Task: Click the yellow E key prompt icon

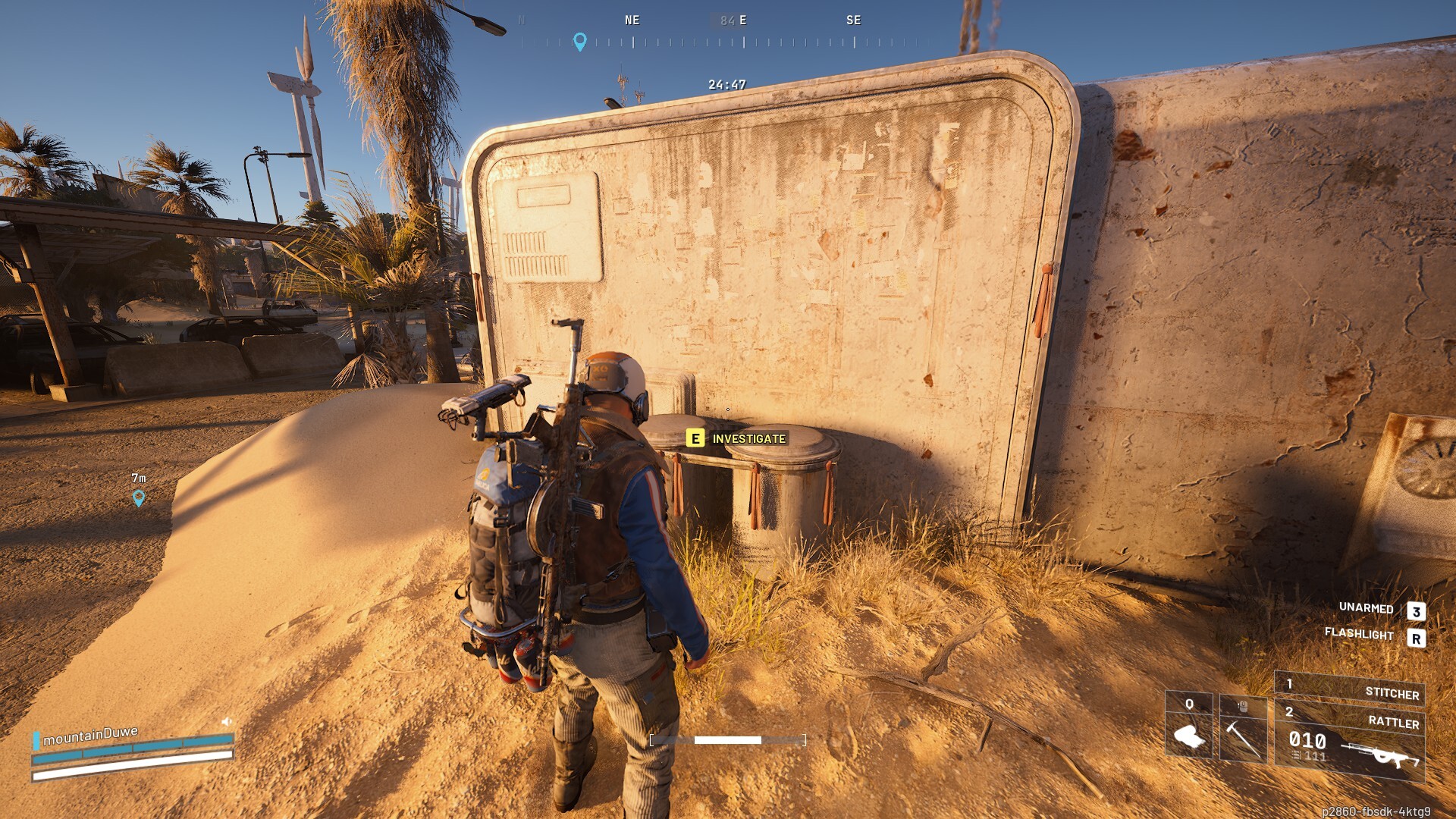Action: point(694,438)
